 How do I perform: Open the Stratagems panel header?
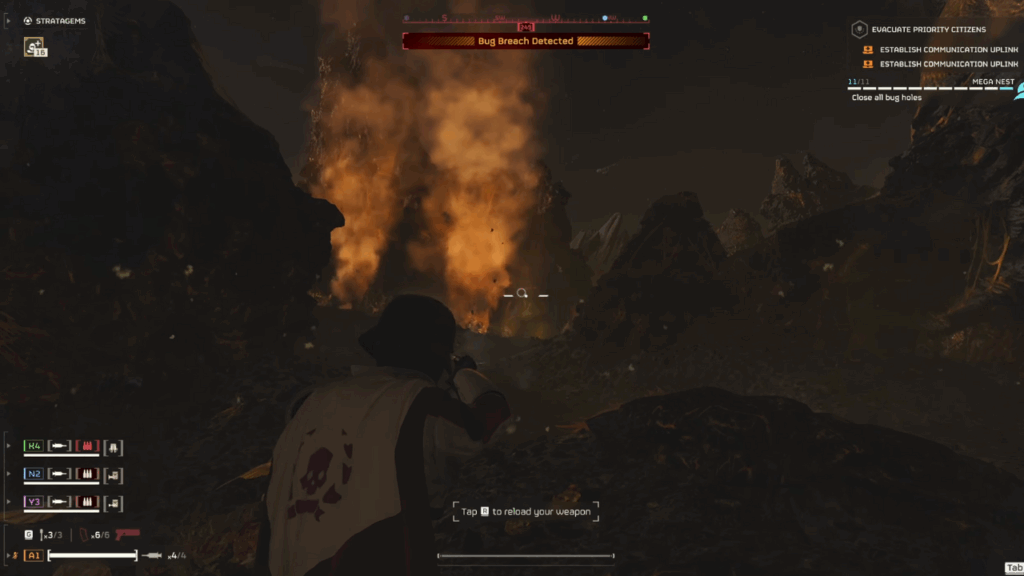(61, 20)
